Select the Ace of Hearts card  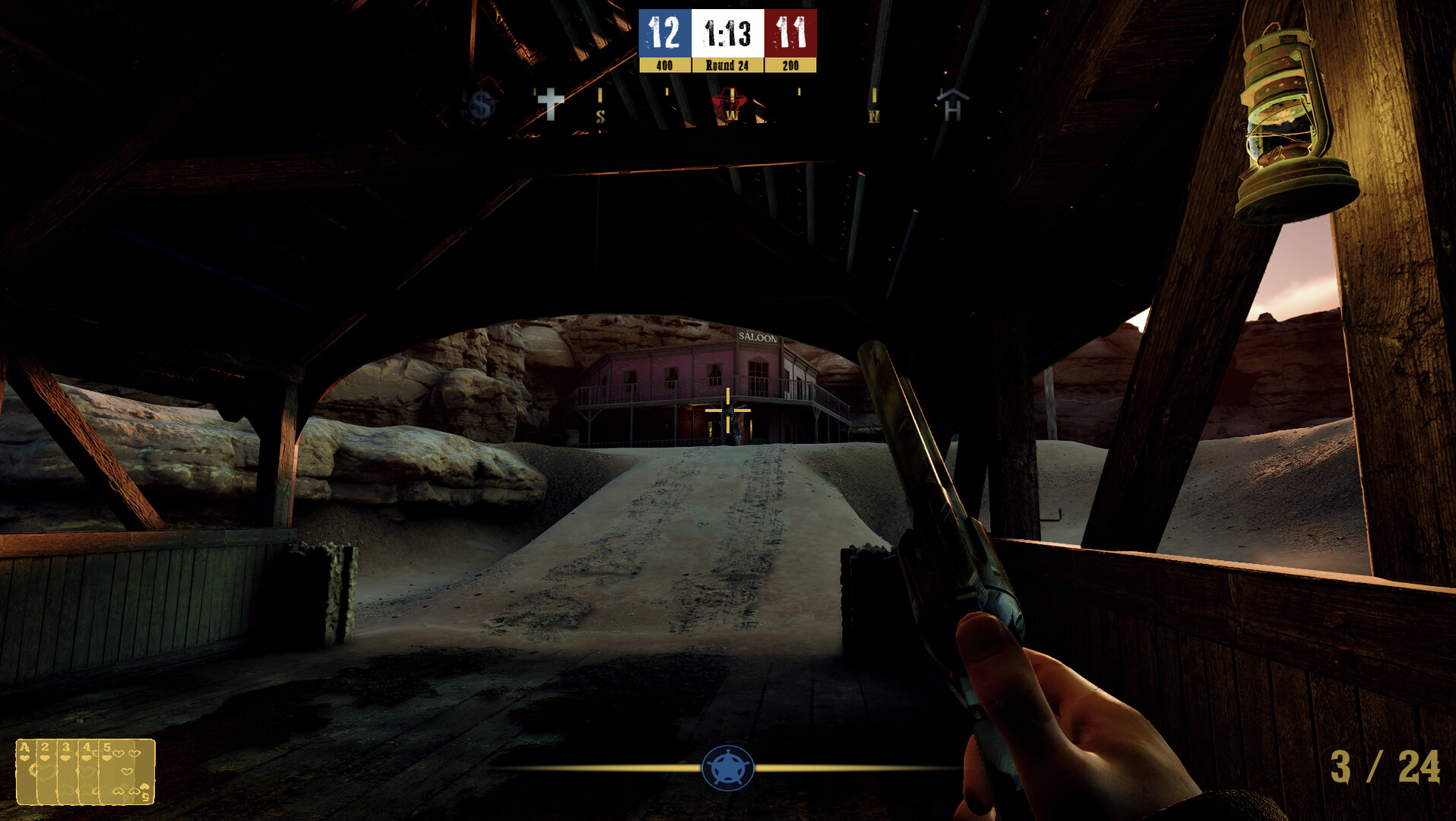25,772
